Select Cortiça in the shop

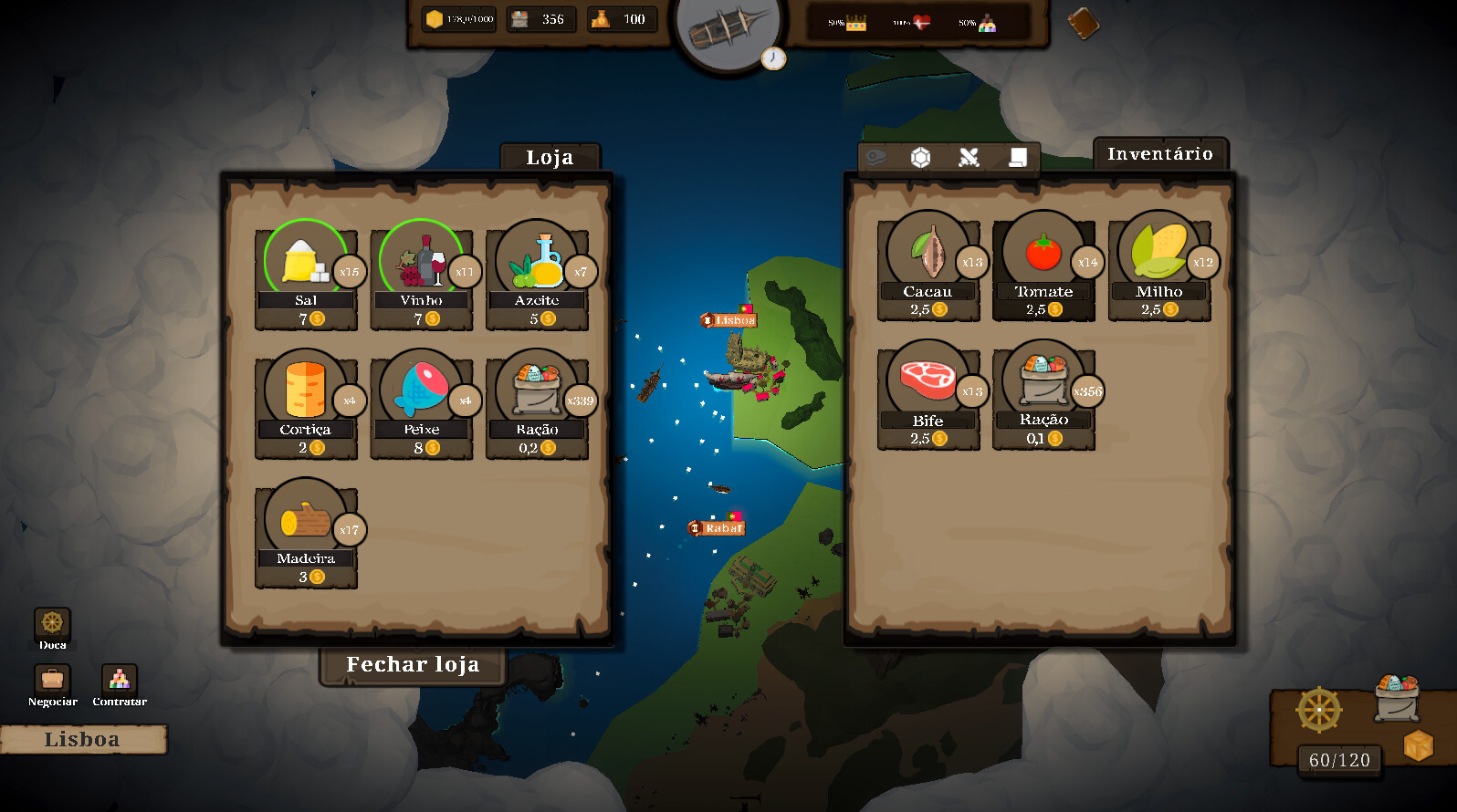[306, 392]
